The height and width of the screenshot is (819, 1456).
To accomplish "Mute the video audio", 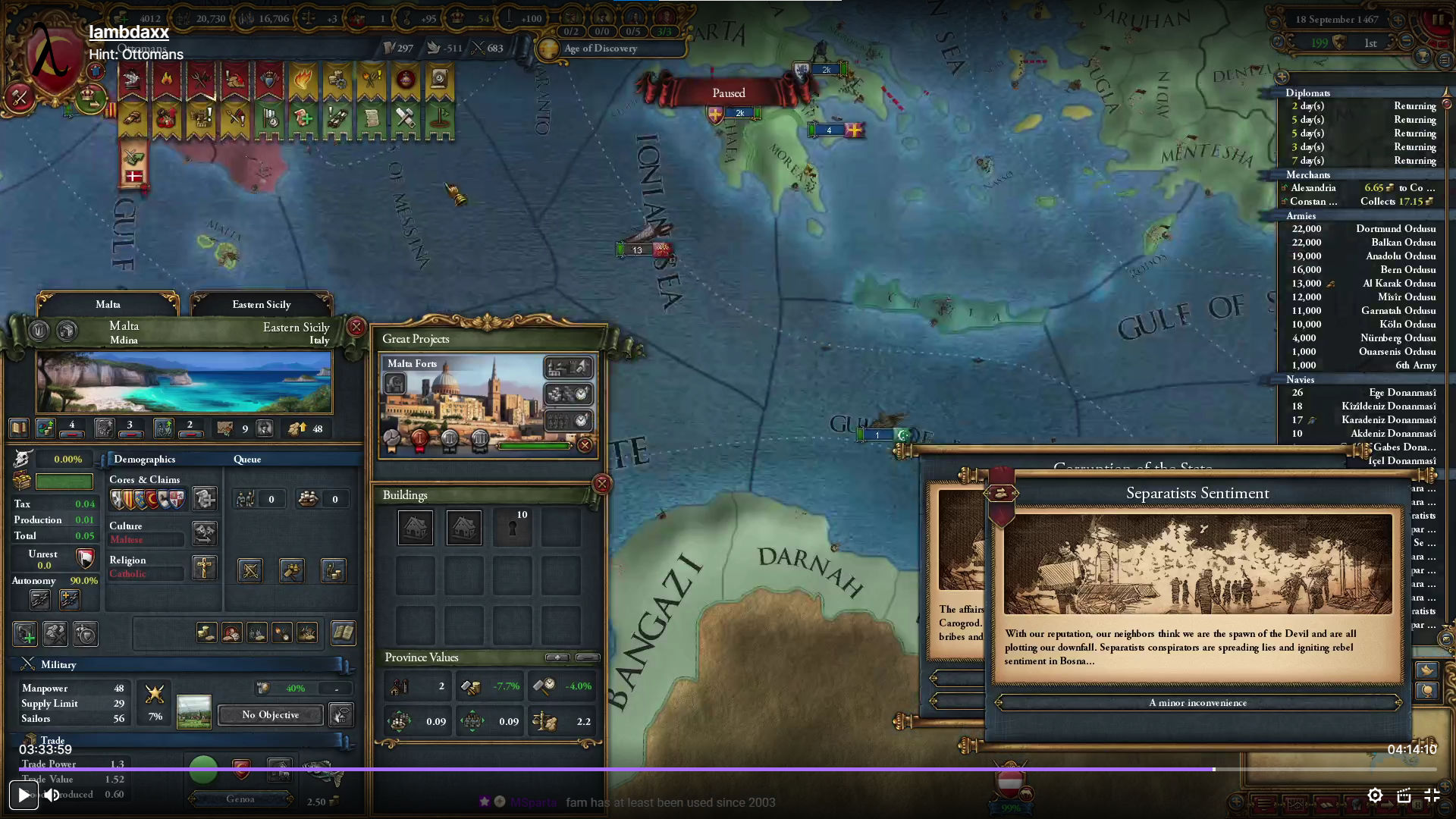I will [52, 795].
